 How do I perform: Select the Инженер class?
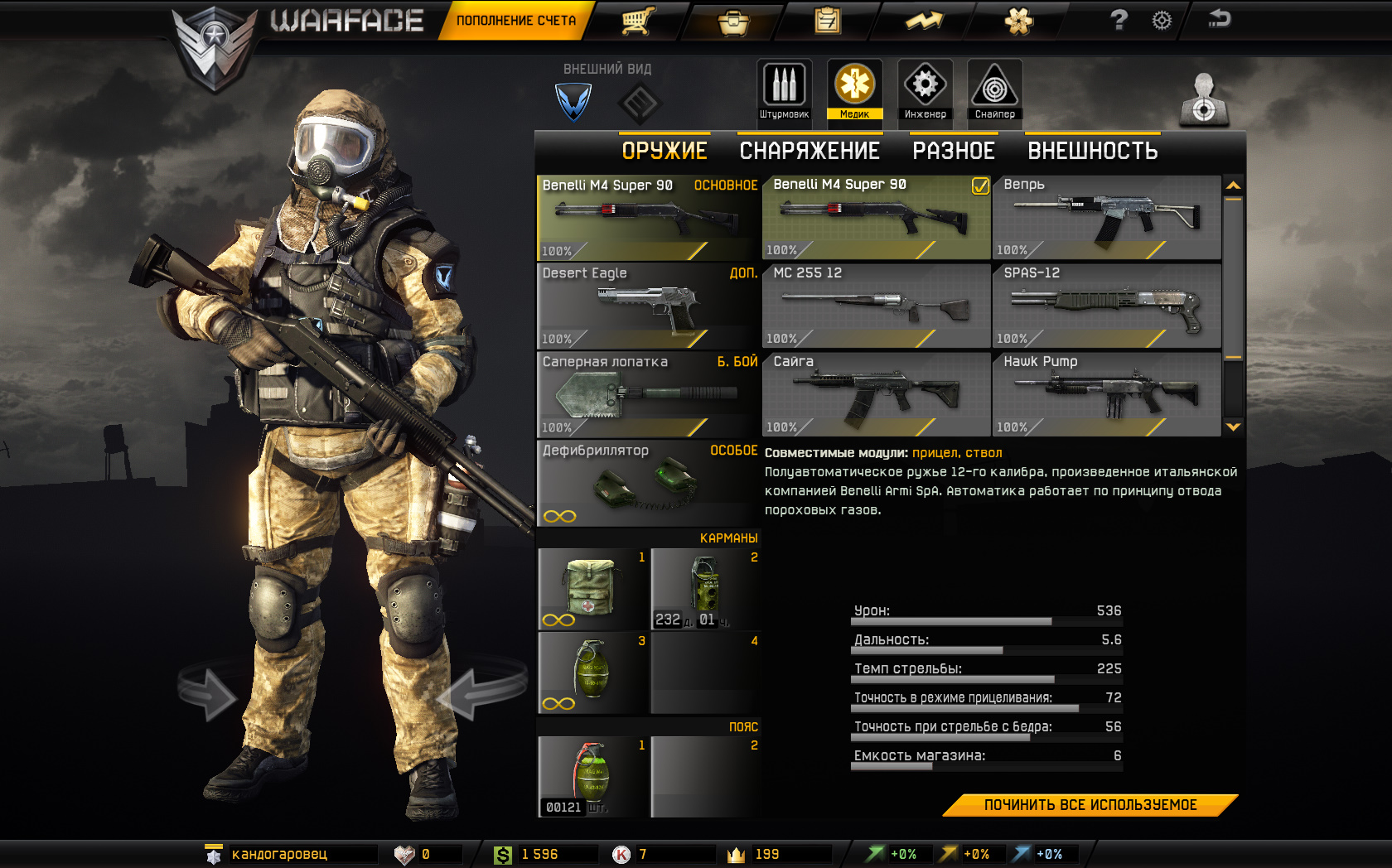pyautogui.click(x=925, y=91)
